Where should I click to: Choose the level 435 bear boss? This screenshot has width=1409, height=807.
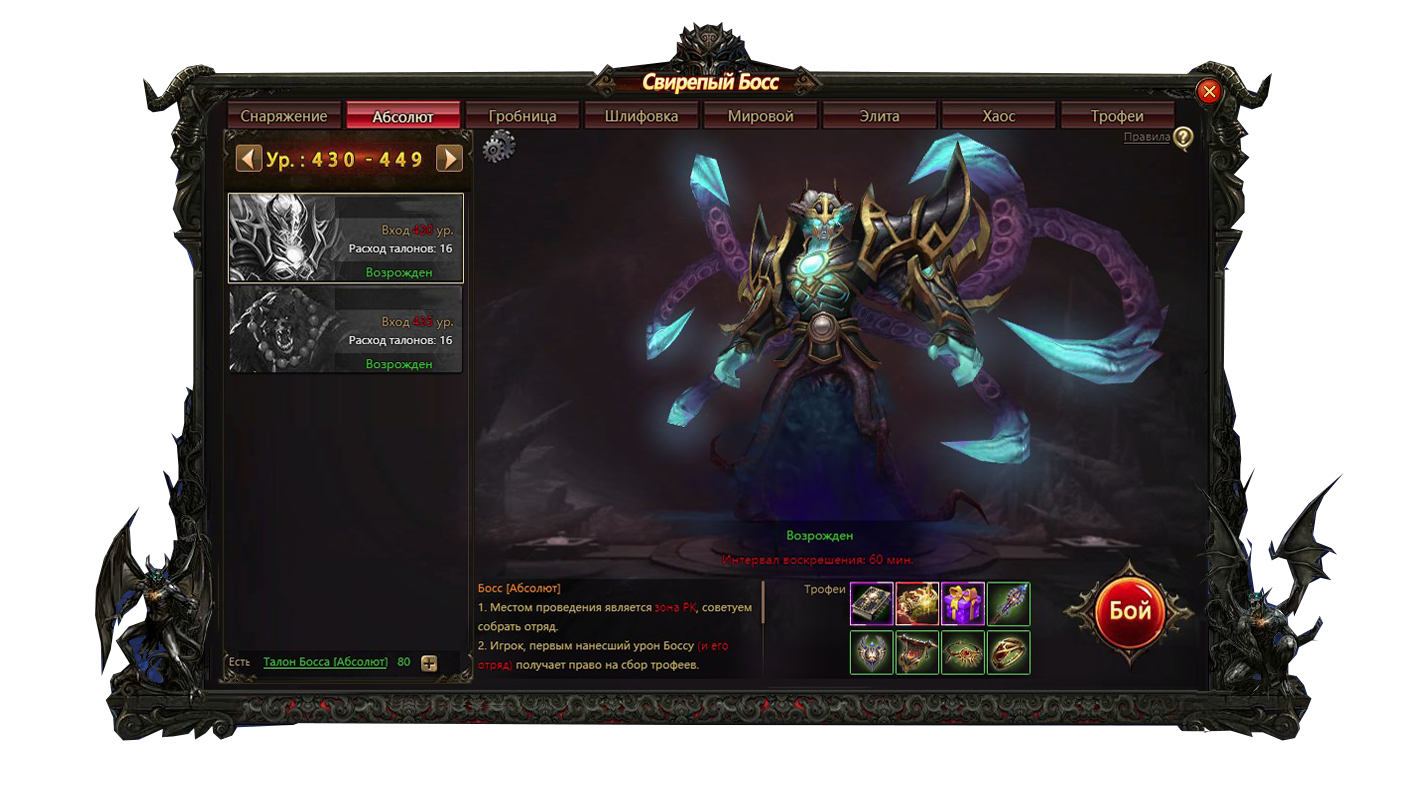346,330
